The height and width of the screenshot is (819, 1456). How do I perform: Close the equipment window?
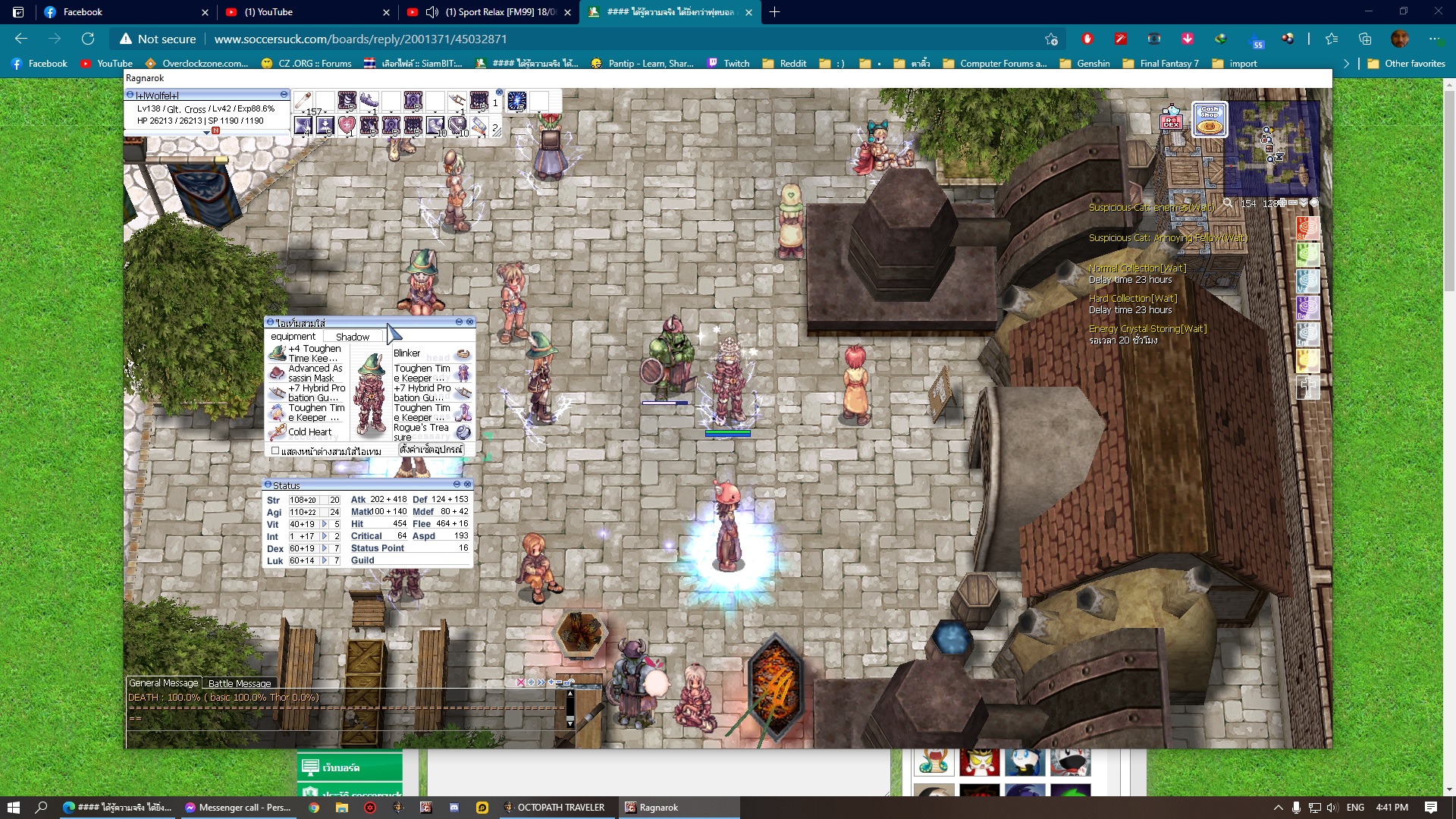(470, 322)
